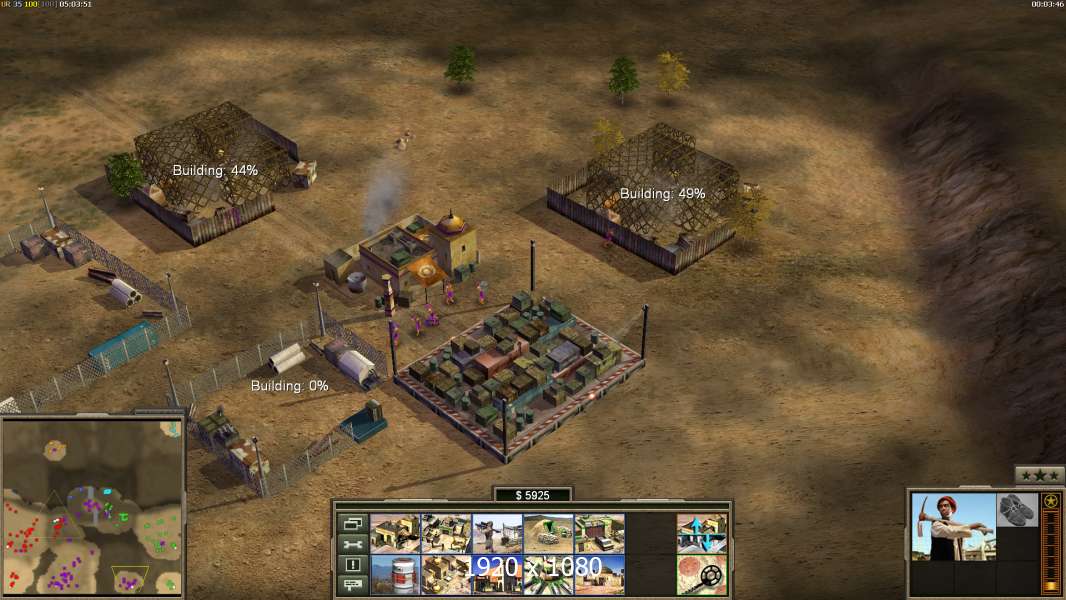Place a Demo Trap barrel
1066x600 pixels.
(x=395, y=575)
